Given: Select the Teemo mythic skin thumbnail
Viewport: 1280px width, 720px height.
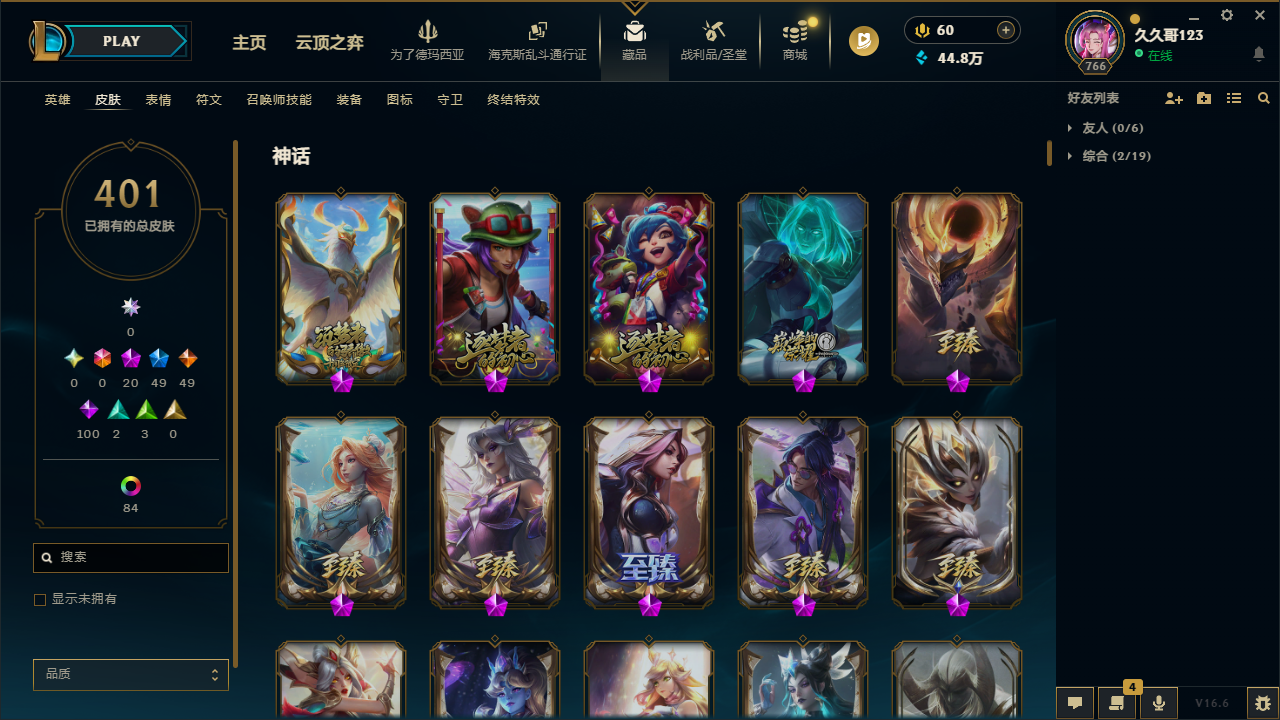Looking at the screenshot, I should [x=495, y=288].
